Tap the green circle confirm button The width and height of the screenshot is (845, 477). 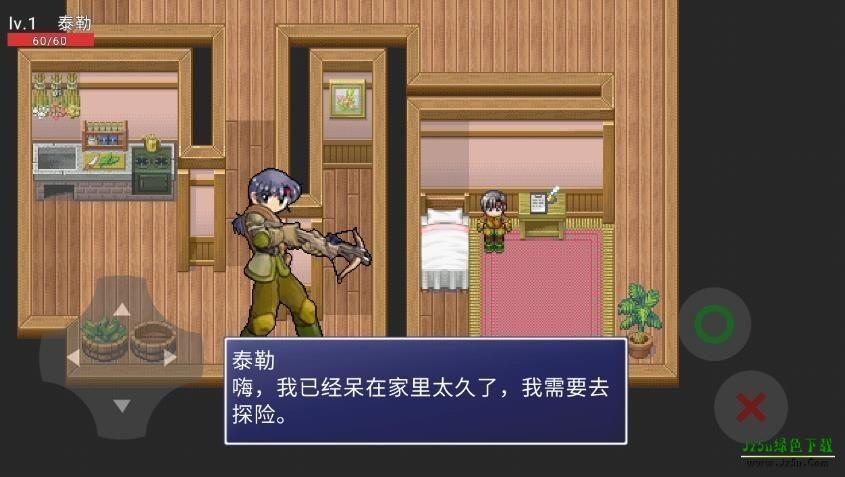point(714,324)
